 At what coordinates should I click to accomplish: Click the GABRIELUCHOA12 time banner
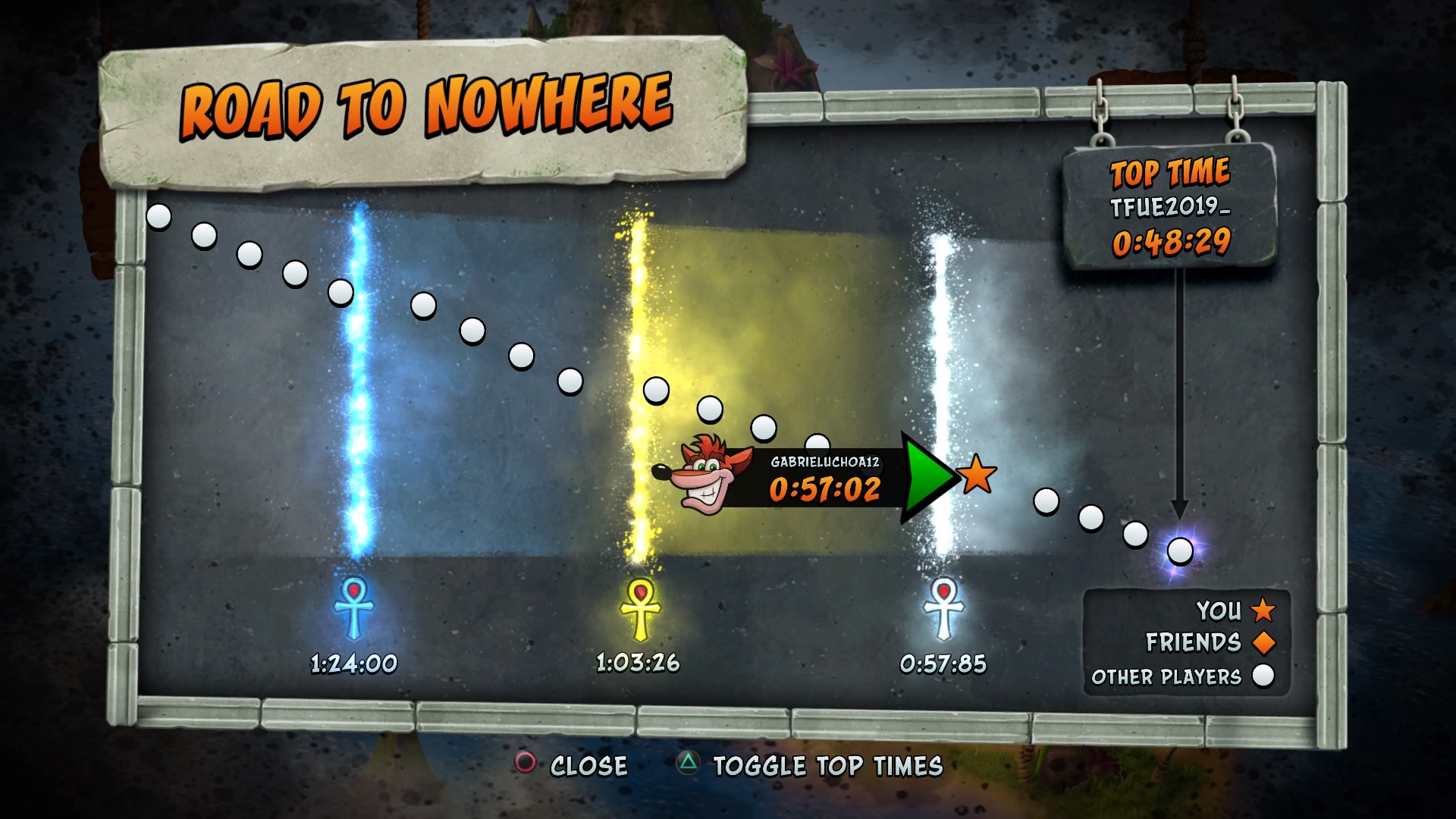pyautogui.click(x=824, y=479)
